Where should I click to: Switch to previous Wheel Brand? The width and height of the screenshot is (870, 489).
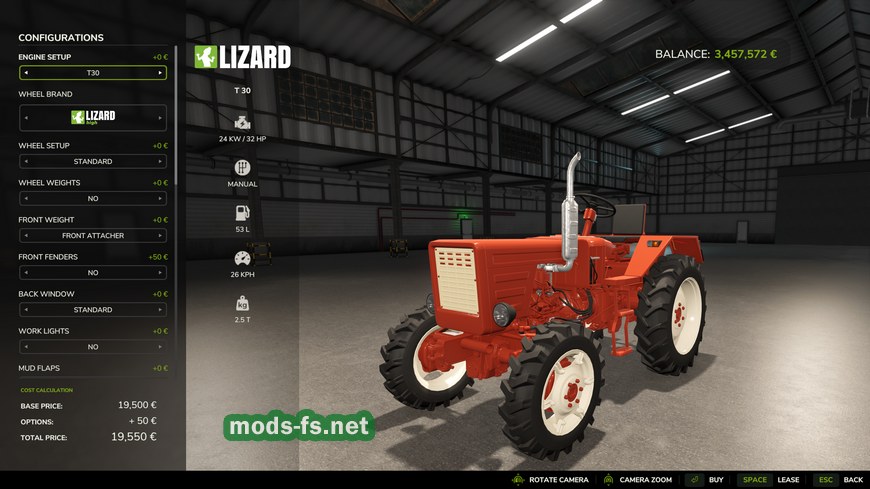click(25, 117)
